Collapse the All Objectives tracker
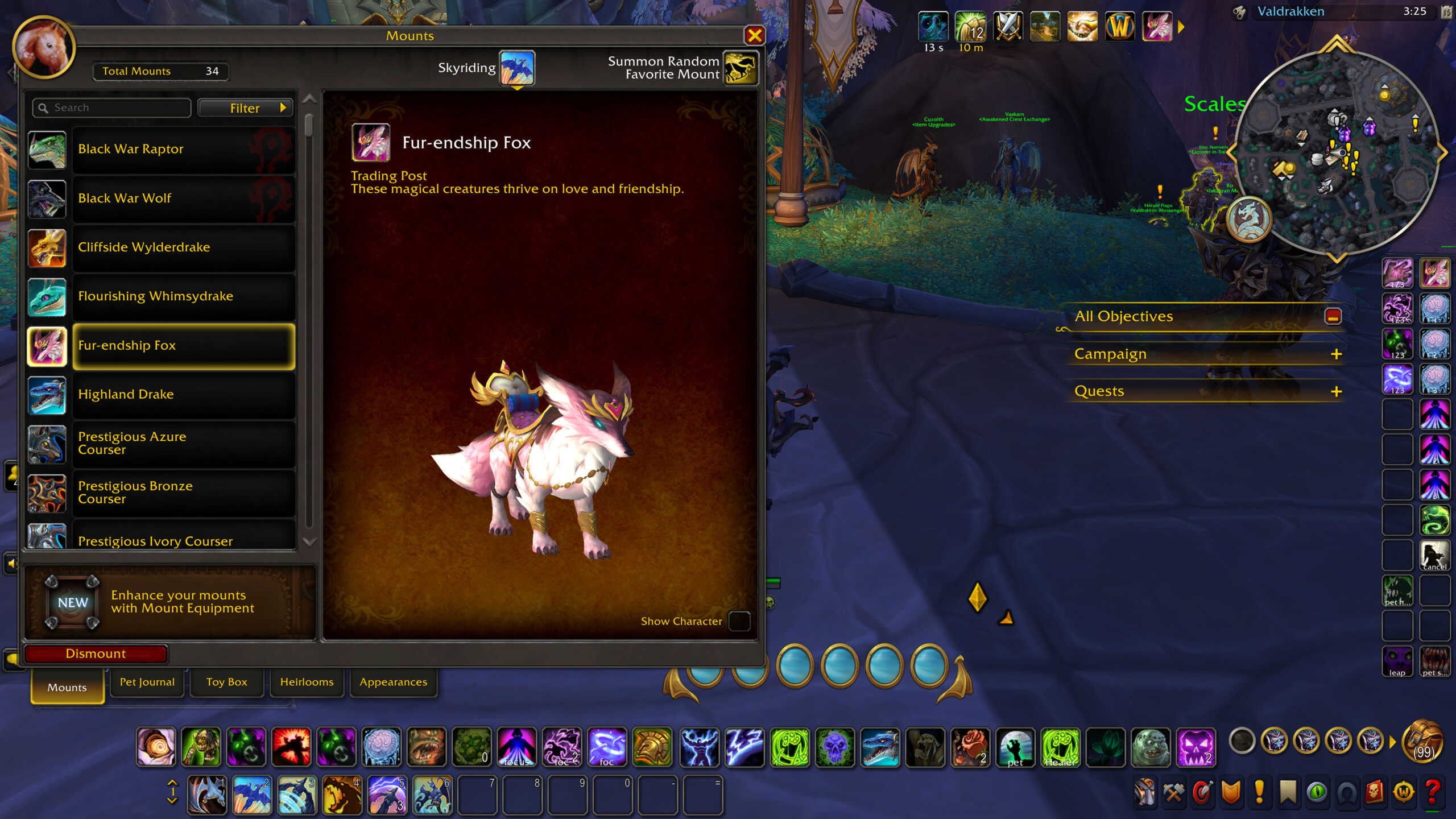 tap(1333, 316)
